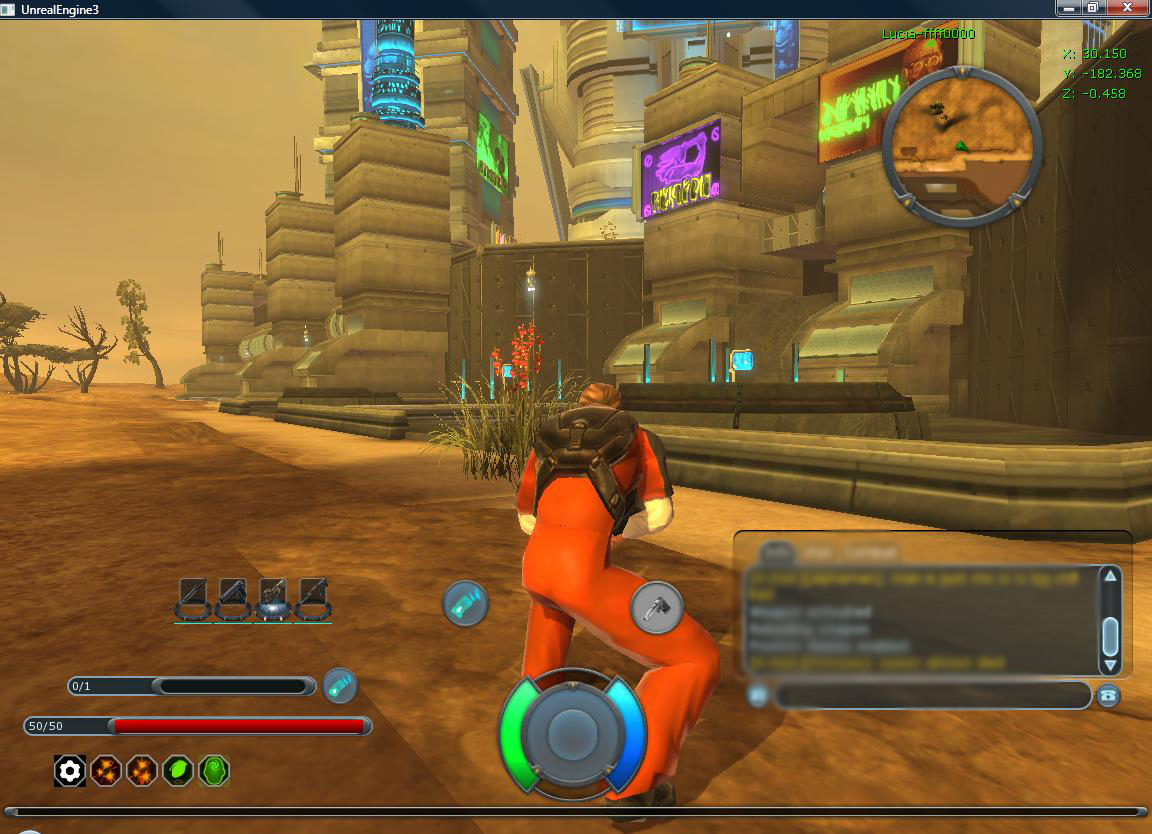Click the flashlight icon beside the 0/1 bar
Screen dimensions: 1152x834
click(340, 686)
